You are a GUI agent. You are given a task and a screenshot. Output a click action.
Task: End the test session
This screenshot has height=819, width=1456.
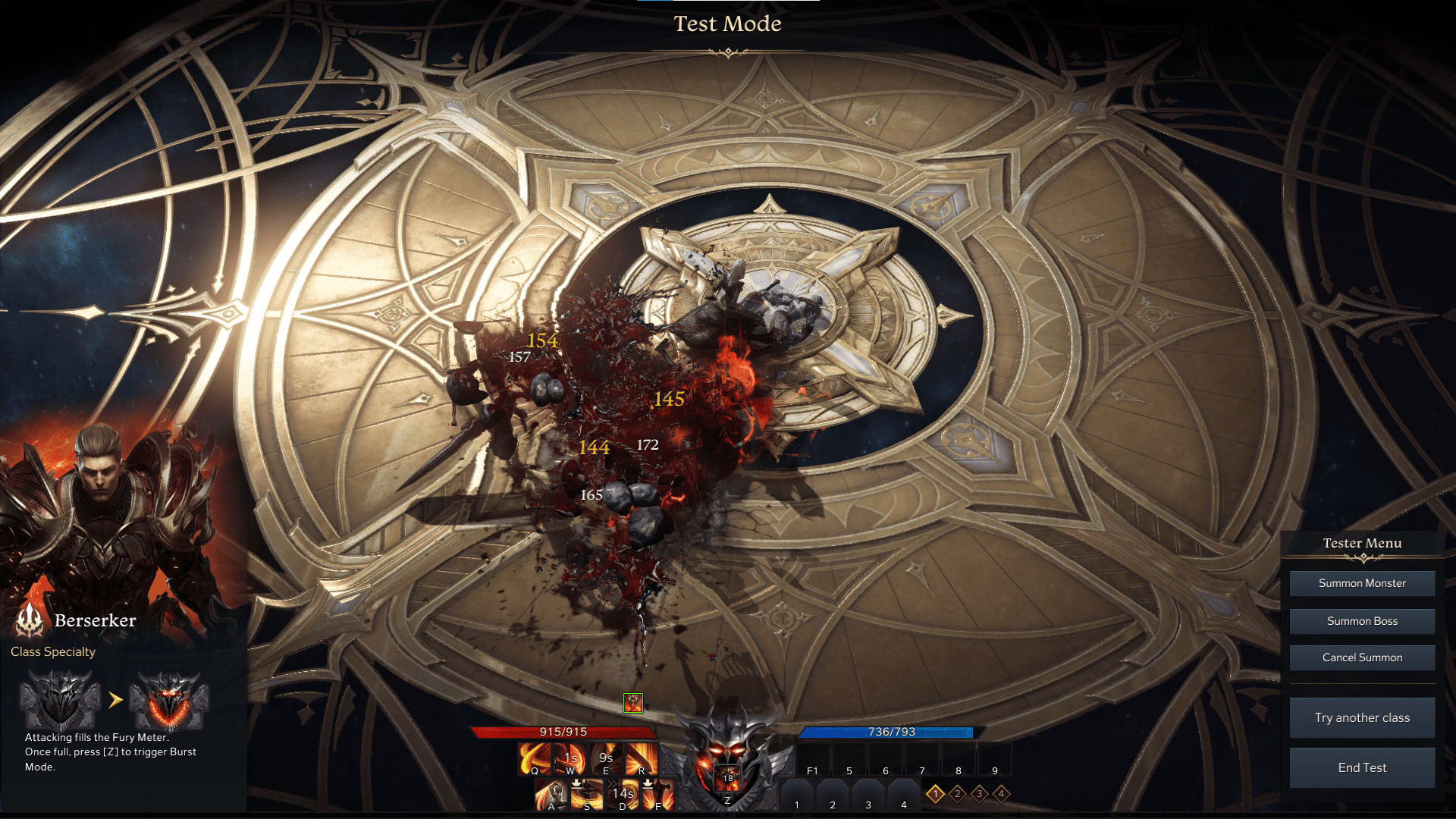tap(1362, 767)
